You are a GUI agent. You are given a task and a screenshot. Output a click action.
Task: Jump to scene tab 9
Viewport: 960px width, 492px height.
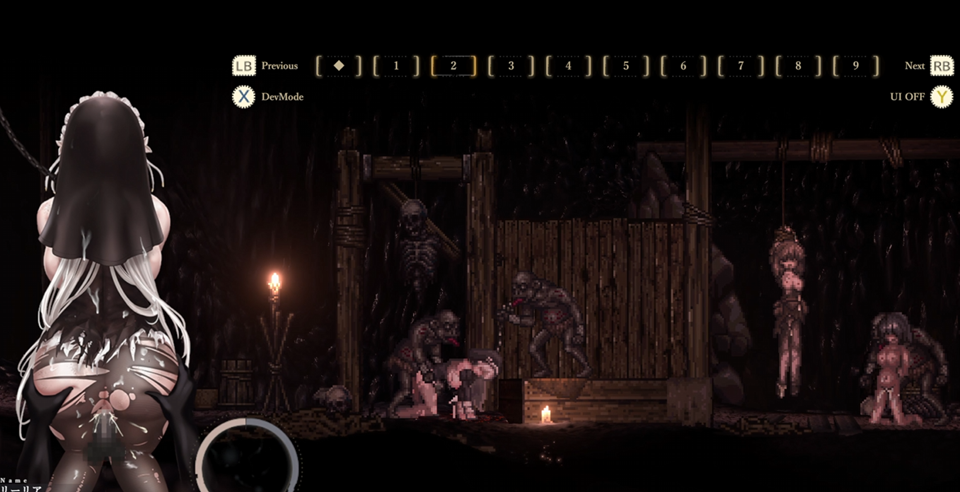[x=856, y=66]
